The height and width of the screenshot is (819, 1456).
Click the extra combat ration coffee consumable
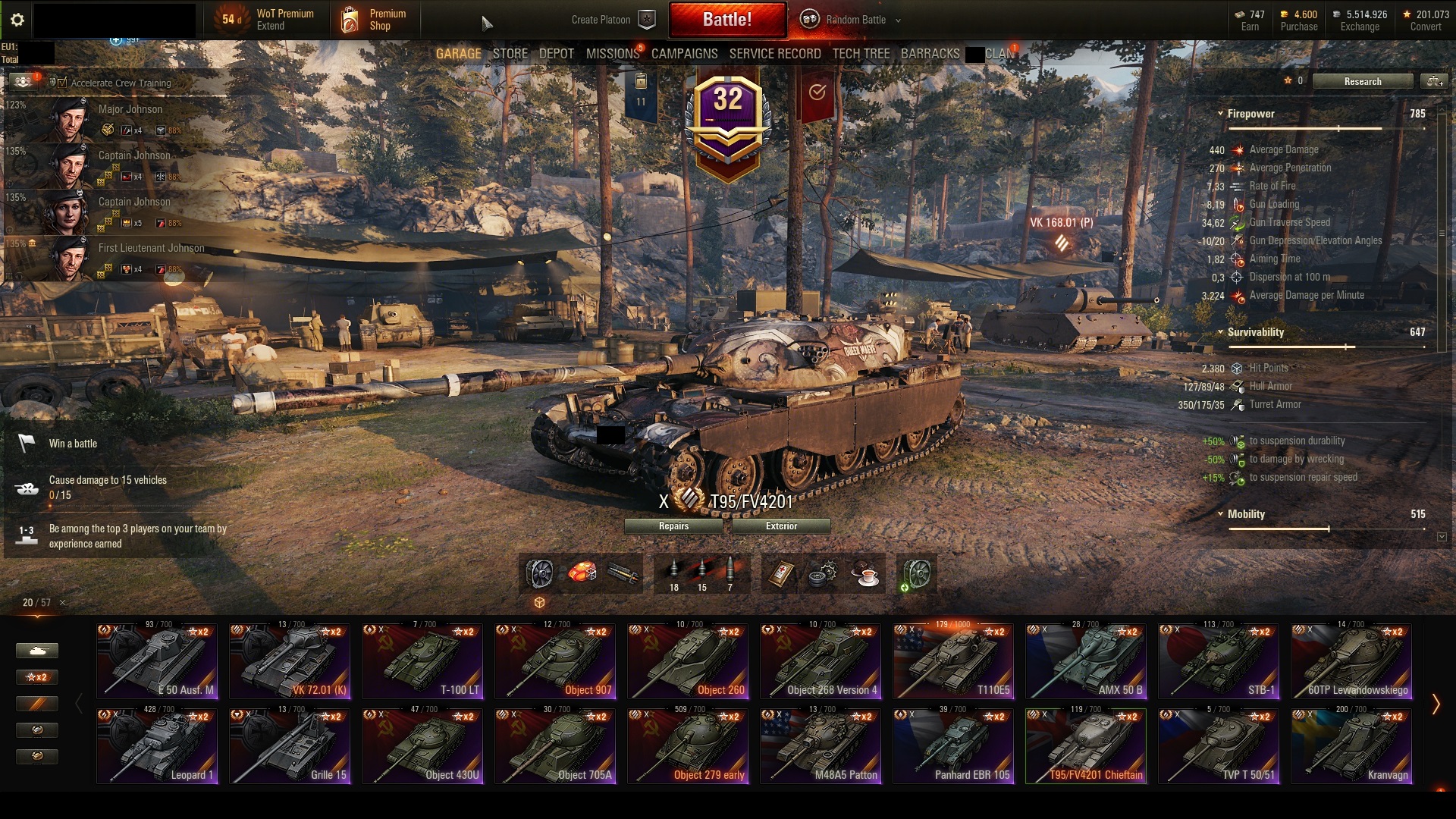click(867, 574)
